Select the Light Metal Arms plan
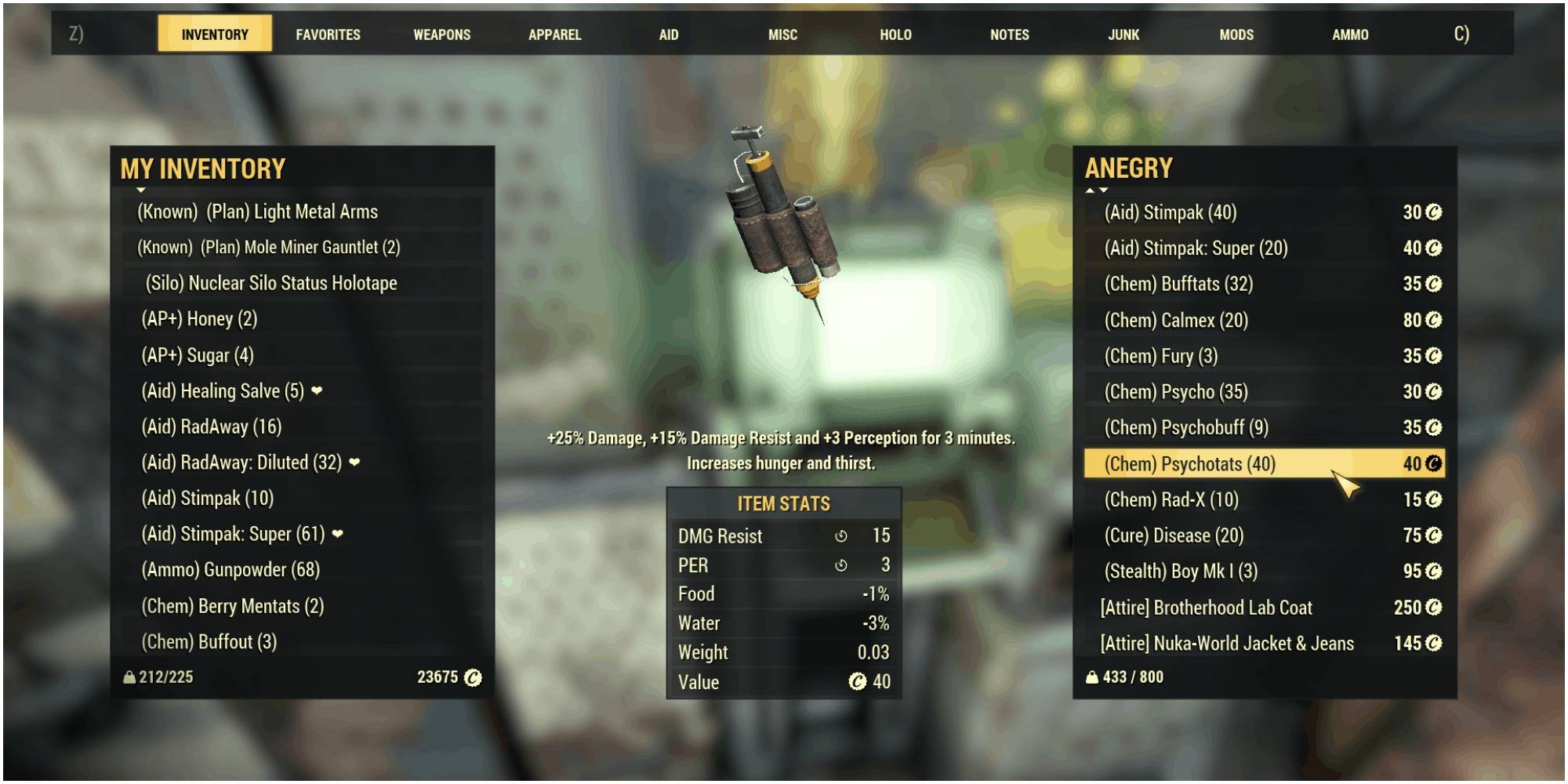 [257, 212]
